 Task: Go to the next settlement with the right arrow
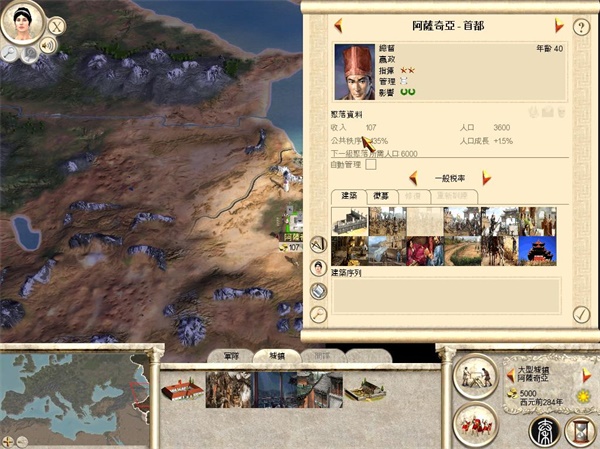pyautogui.click(x=559, y=24)
